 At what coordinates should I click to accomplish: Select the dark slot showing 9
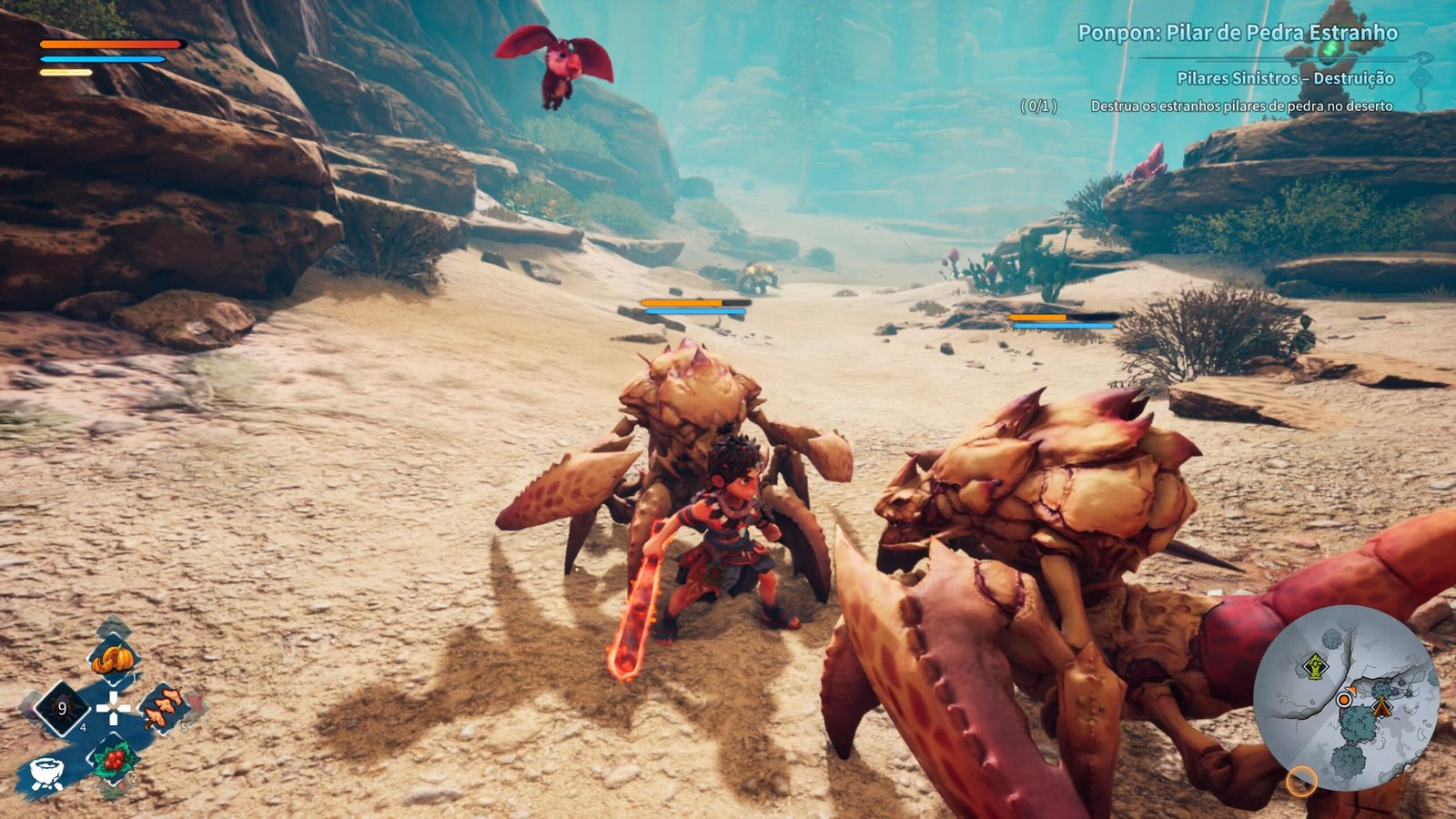(x=62, y=708)
